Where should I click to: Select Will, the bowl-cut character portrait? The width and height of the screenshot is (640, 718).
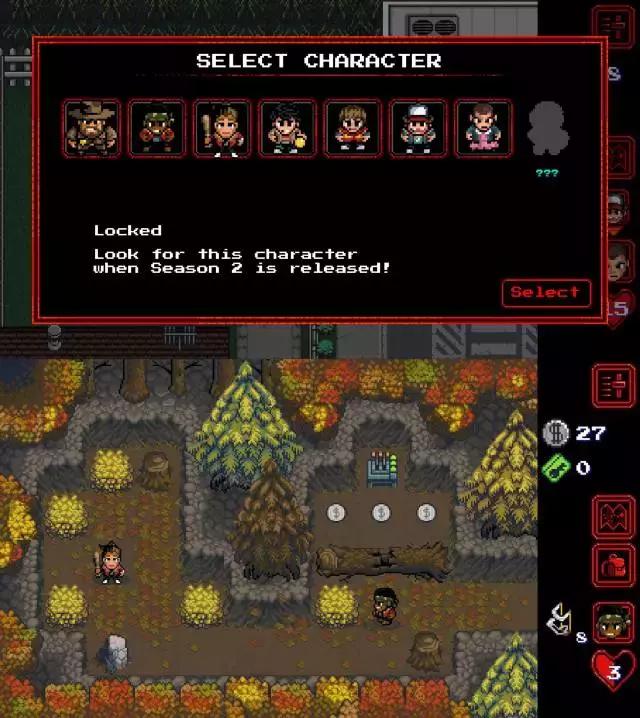tap(354, 129)
